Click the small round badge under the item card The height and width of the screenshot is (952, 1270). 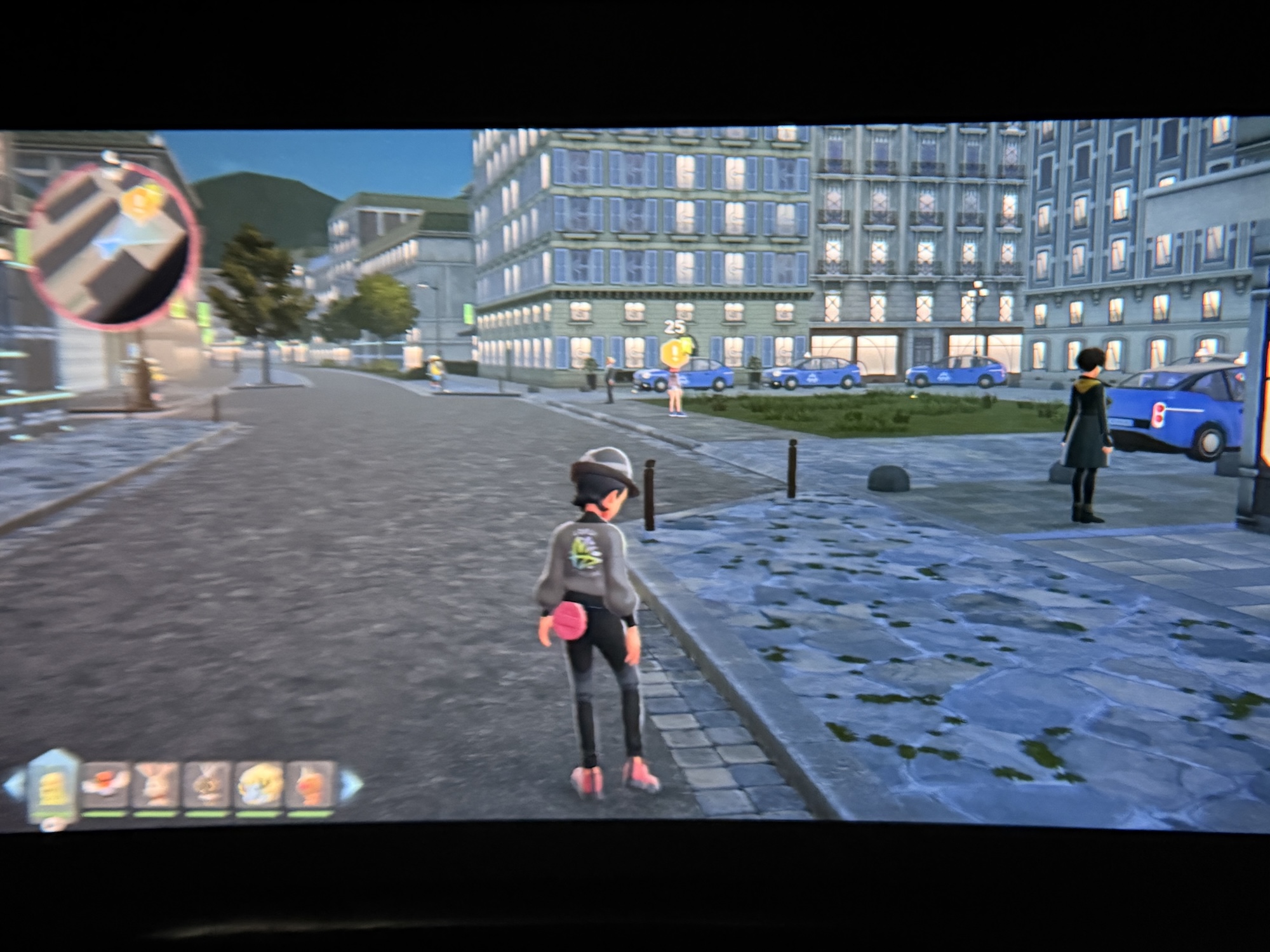(53, 826)
